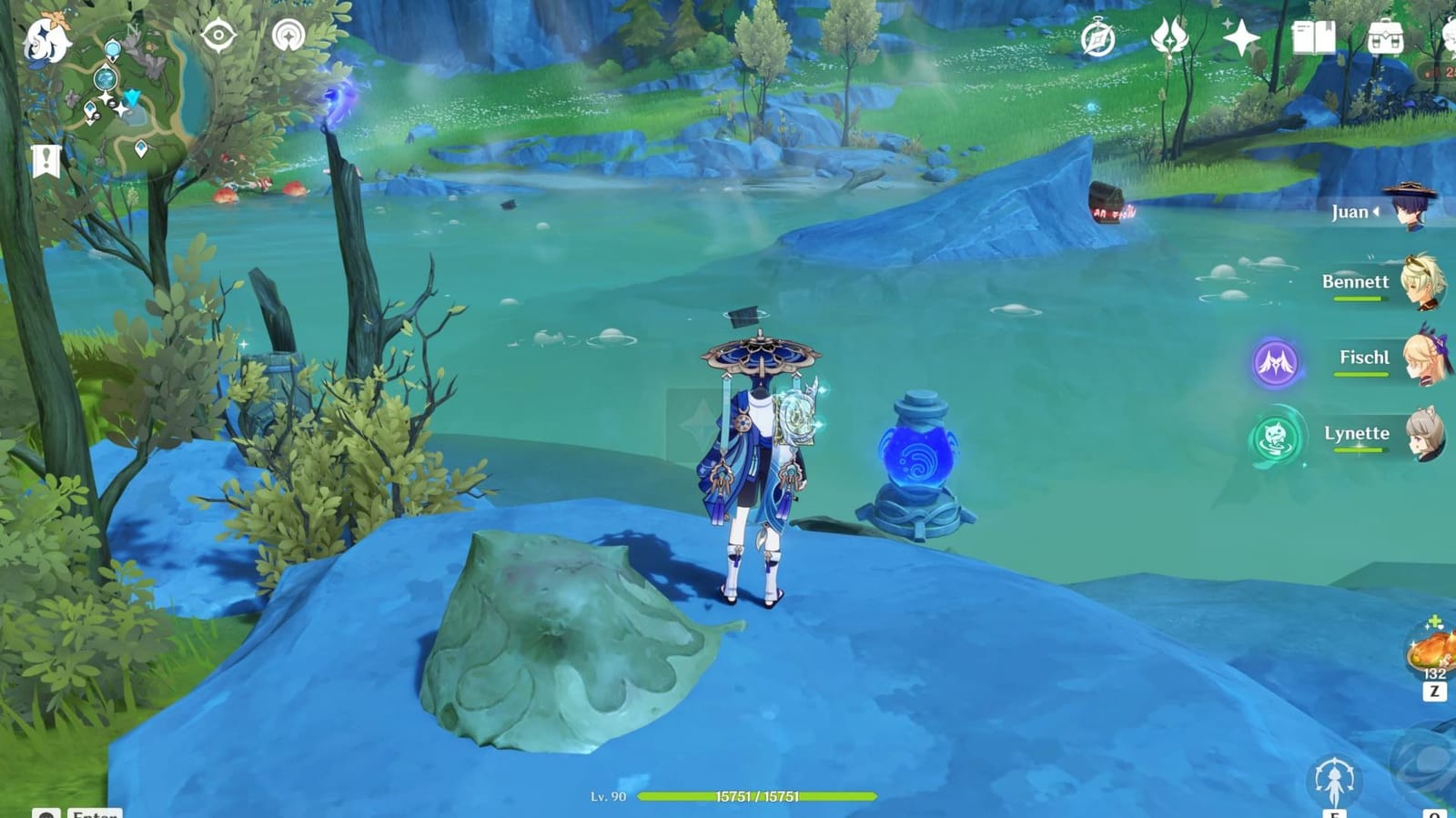Open the Adventurer Handbook book icon
The image size is (1456, 818).
(x=1313, y=39)
